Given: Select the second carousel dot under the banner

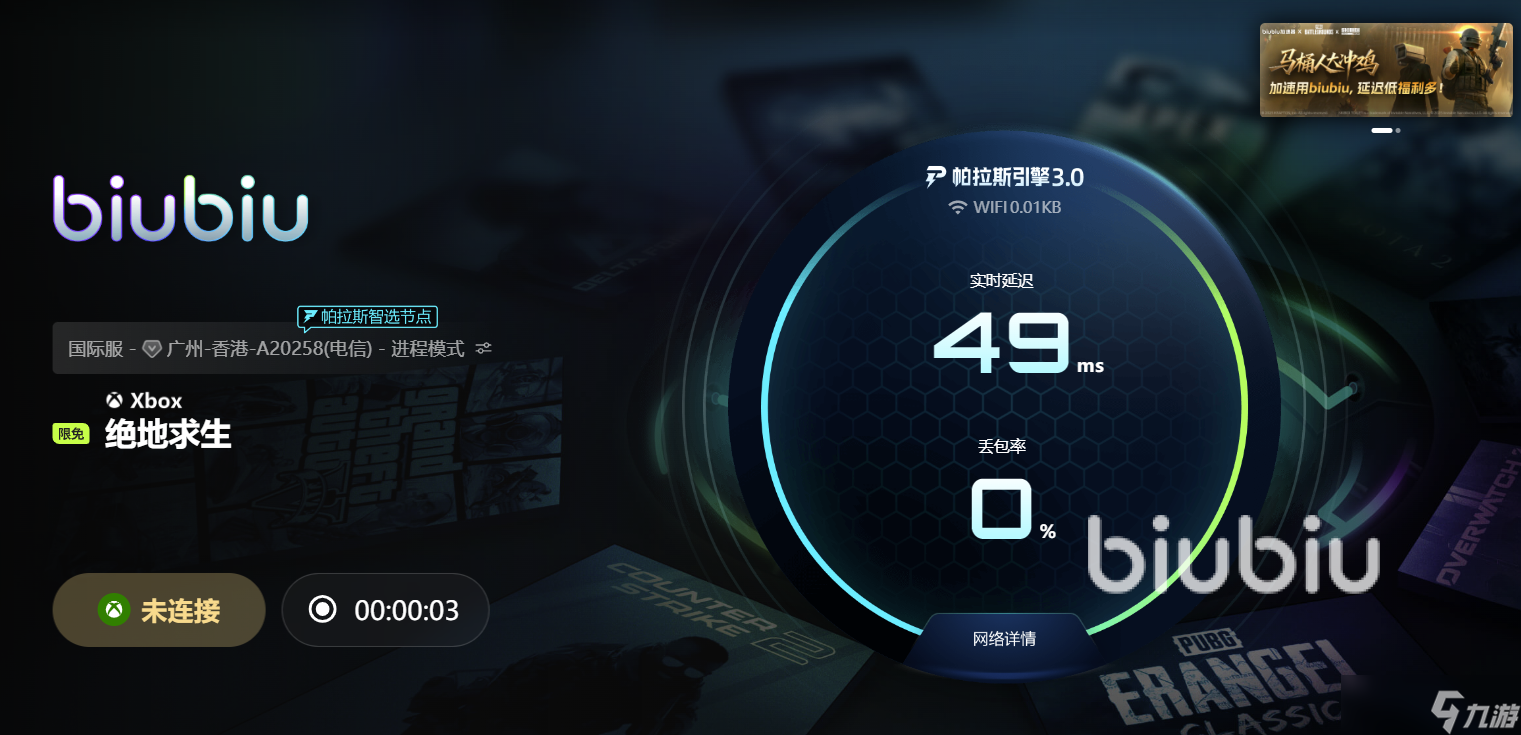Looking at the screenshot, I should click(x=1398, y=130).
